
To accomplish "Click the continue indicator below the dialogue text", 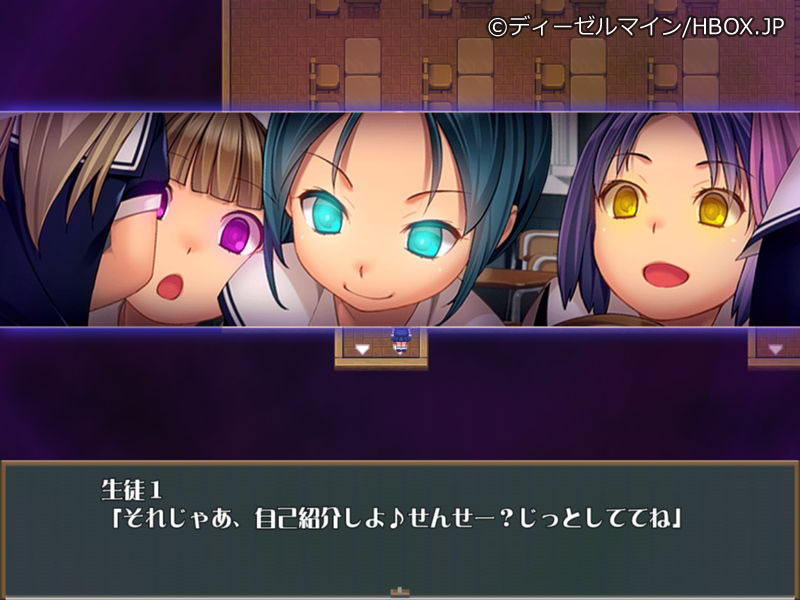I will [400, 590].
